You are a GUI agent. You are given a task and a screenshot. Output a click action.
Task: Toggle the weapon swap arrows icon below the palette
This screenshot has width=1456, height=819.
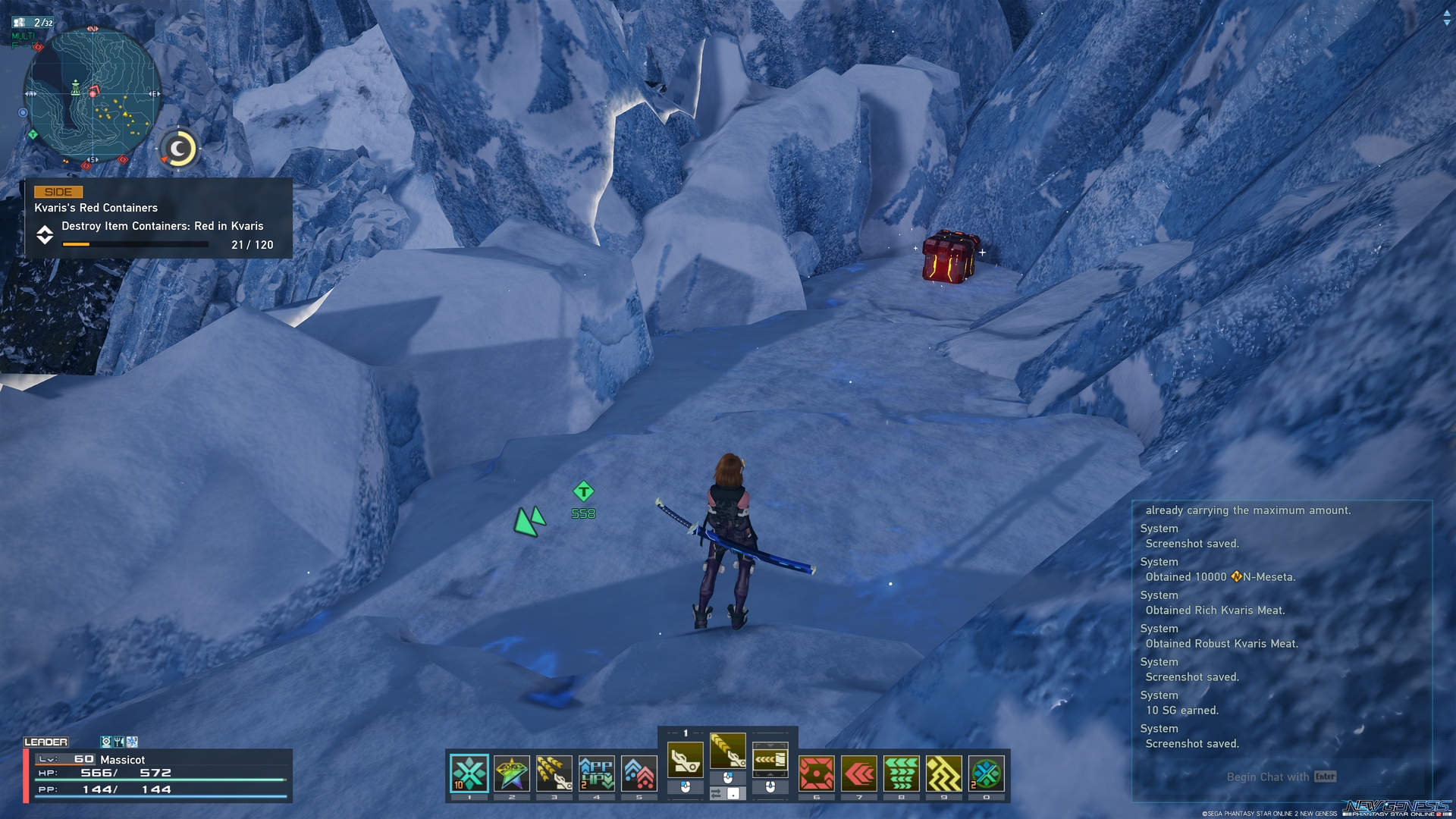coord(717,792)
